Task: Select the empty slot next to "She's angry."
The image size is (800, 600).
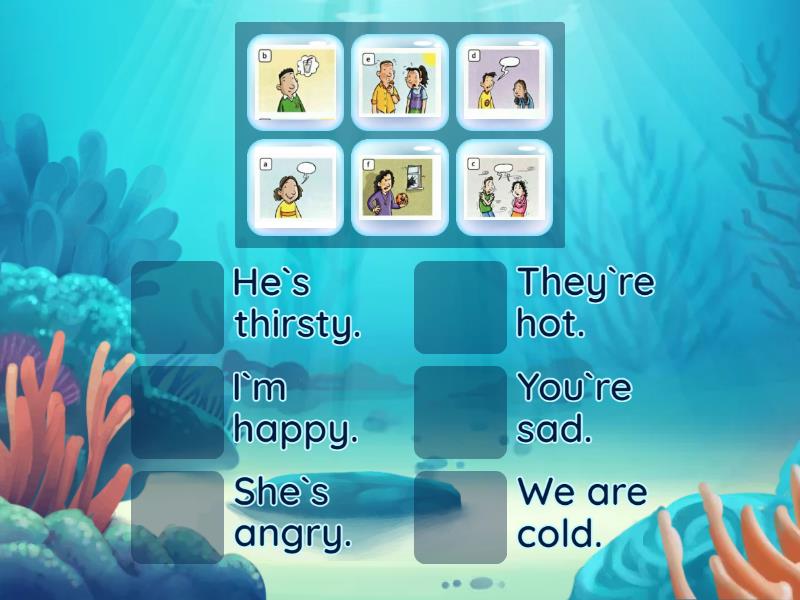Action: (178, 517)
